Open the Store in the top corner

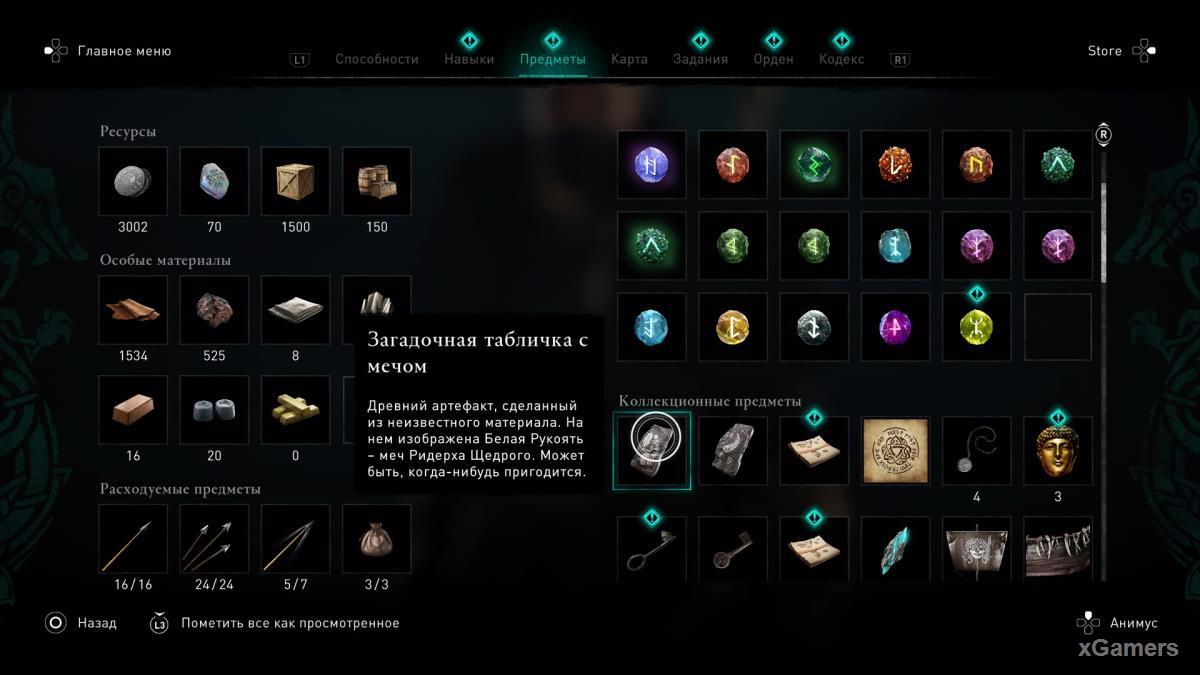coord(1105,51)
